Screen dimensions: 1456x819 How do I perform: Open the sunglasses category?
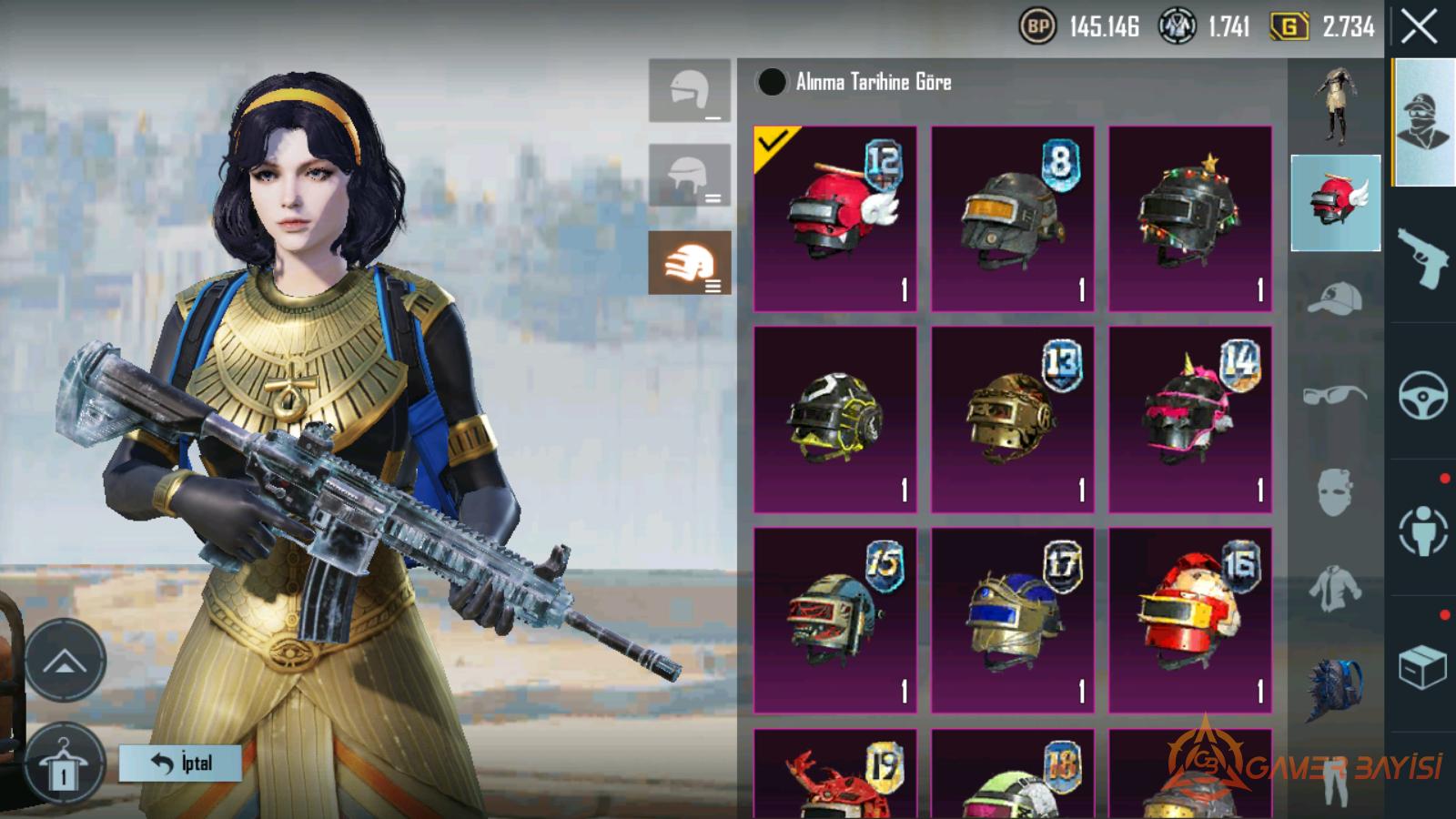point(1335,395)
